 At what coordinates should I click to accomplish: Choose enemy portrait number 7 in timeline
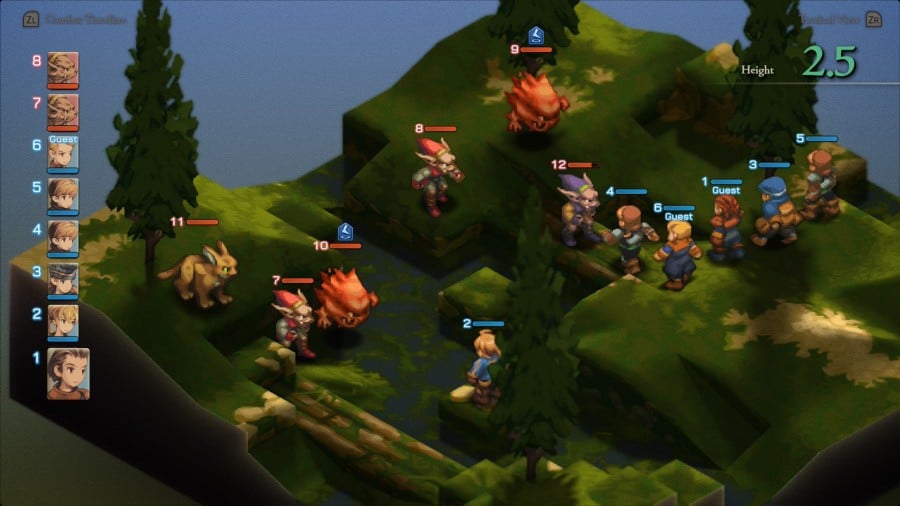pyautogui.click(x=63, y=110)
